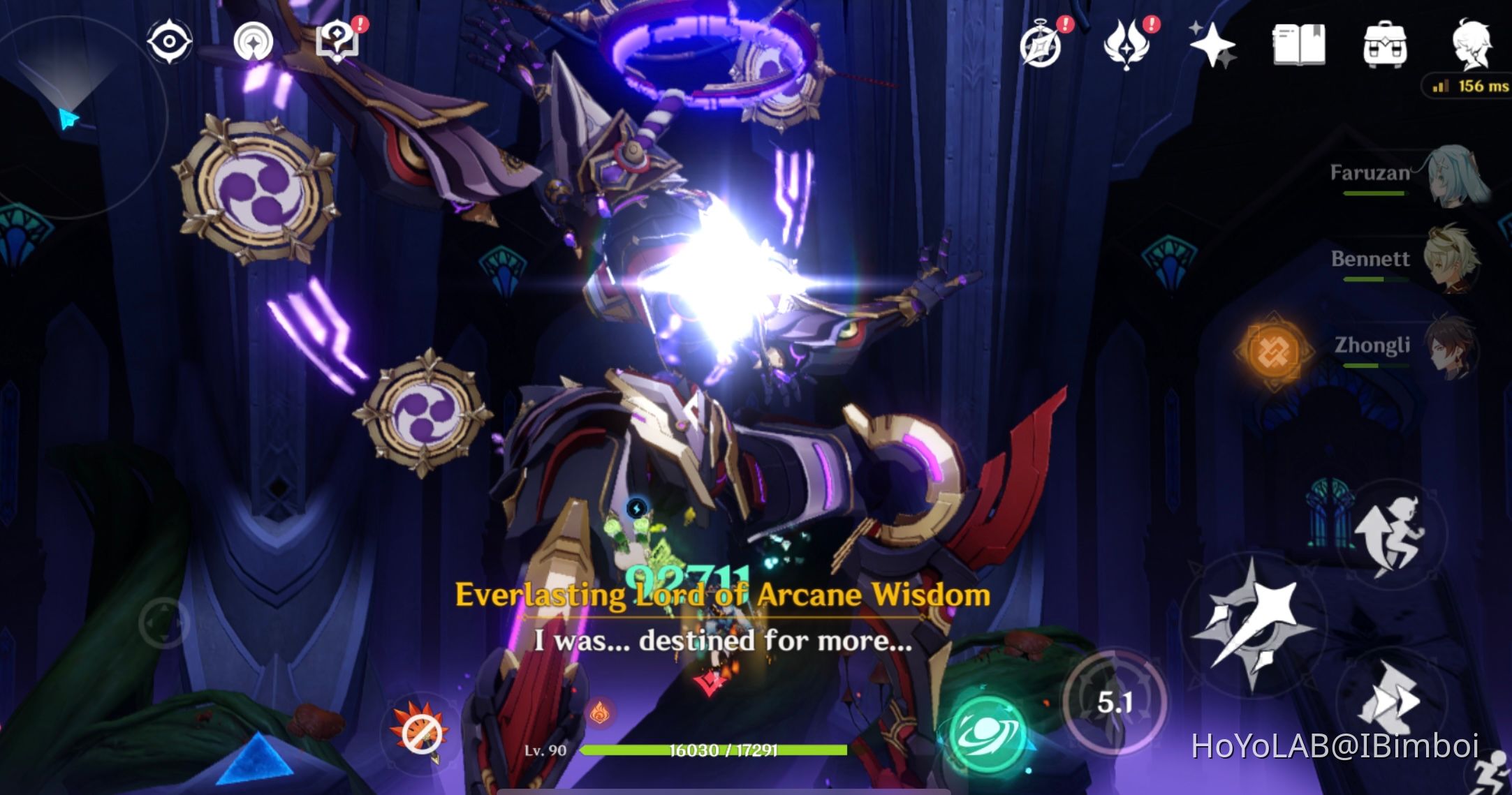Activate the Lumenstone/gadget circle icon near the minimap
Screen dimensions: 1512x795
[253, 40]
